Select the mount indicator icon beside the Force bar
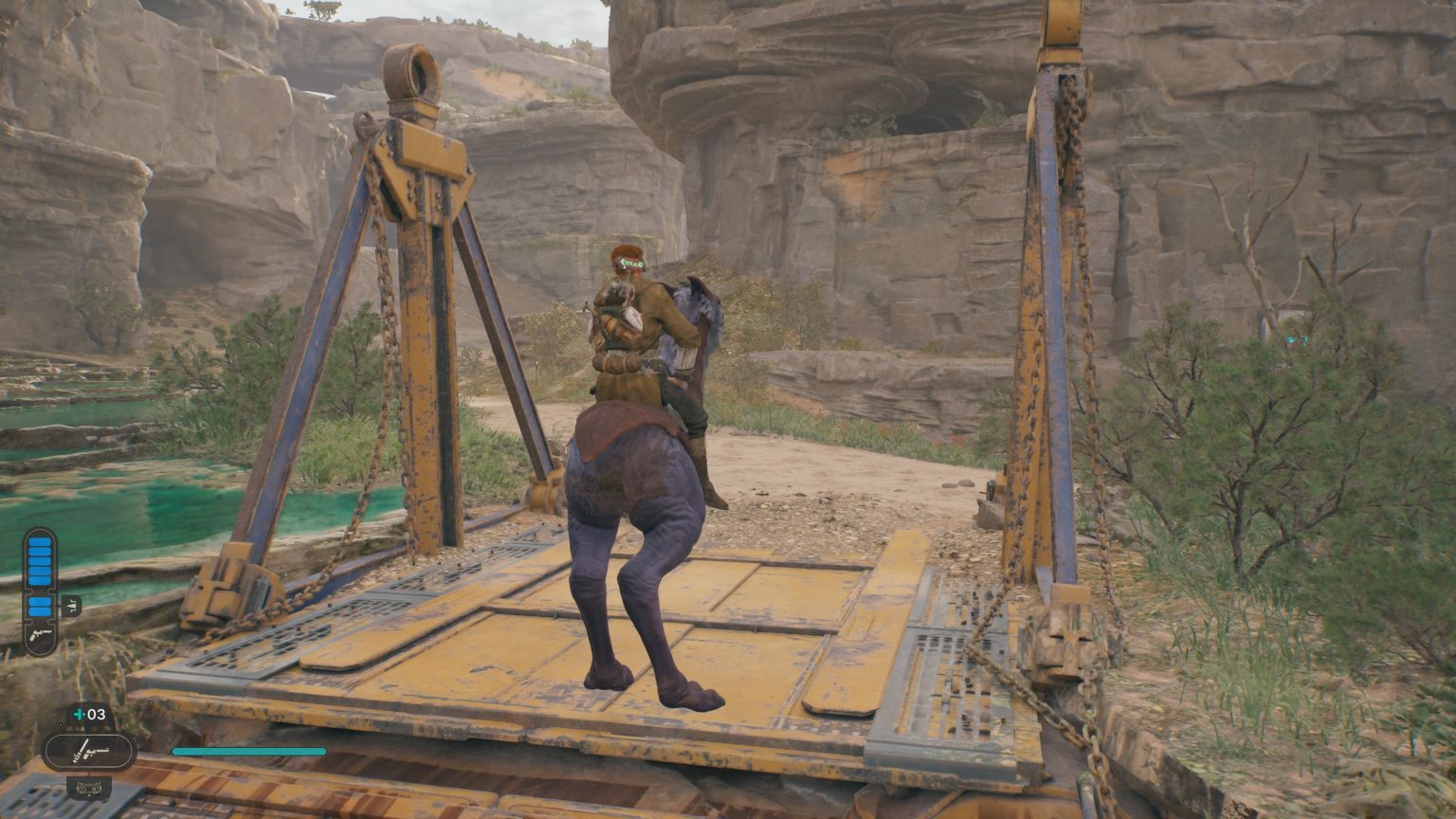The height and width of the screenshot is (819, 1456). pyautogui.click(x=72, y=605)
